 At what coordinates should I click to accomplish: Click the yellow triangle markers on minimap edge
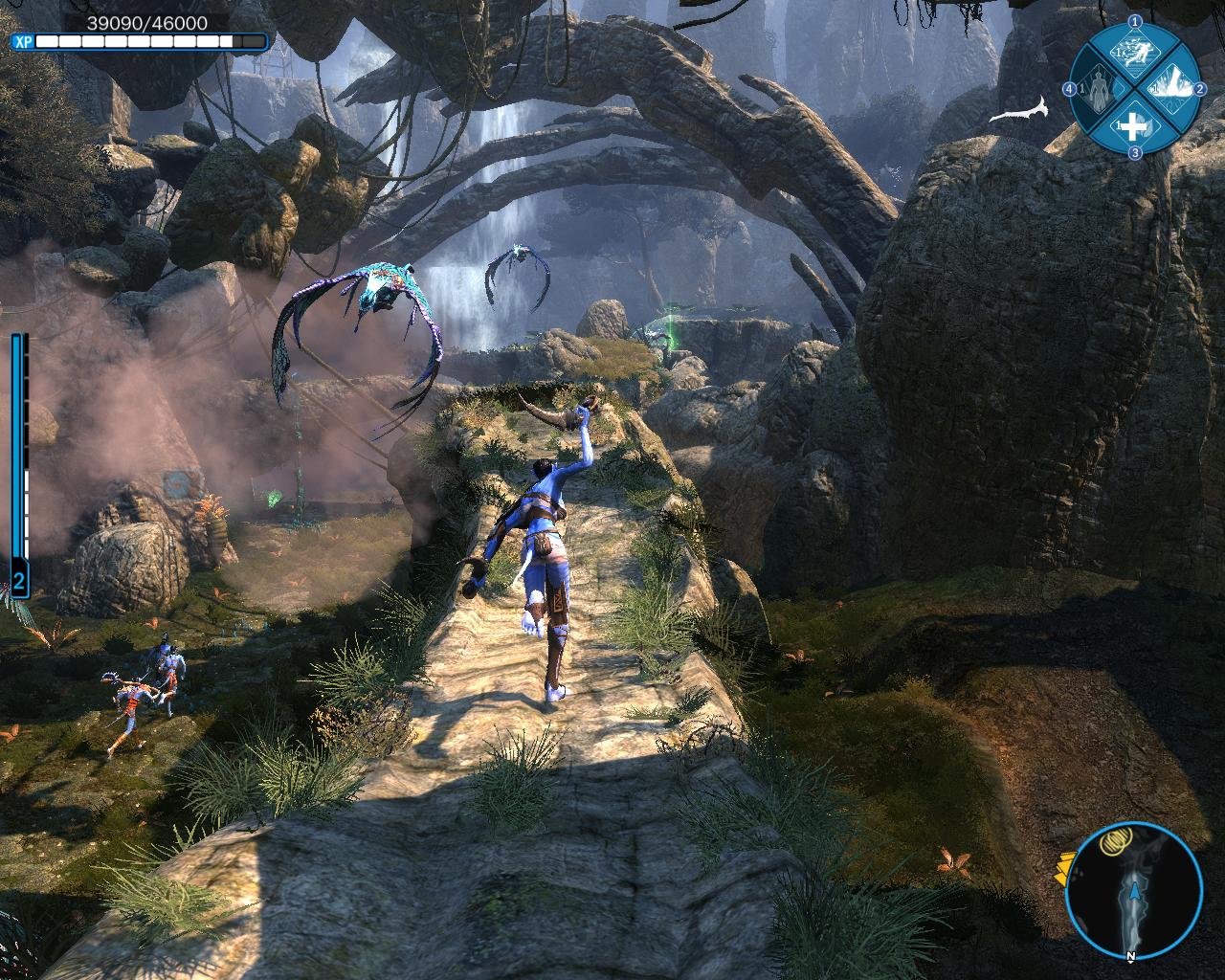click(1061, 866)
